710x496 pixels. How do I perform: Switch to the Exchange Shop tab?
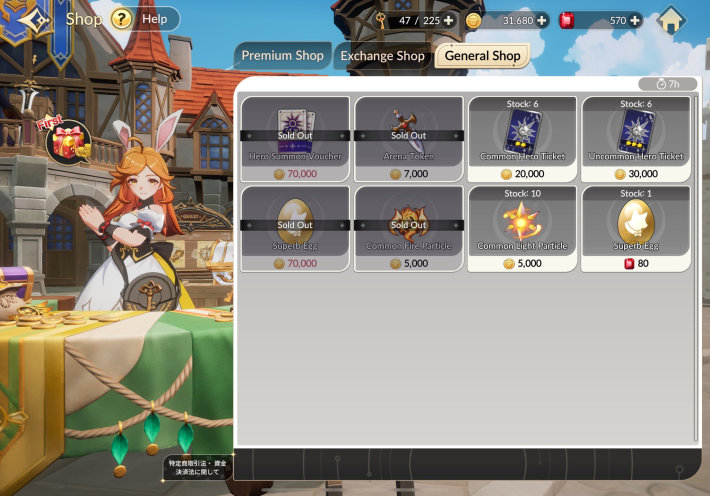382,56
